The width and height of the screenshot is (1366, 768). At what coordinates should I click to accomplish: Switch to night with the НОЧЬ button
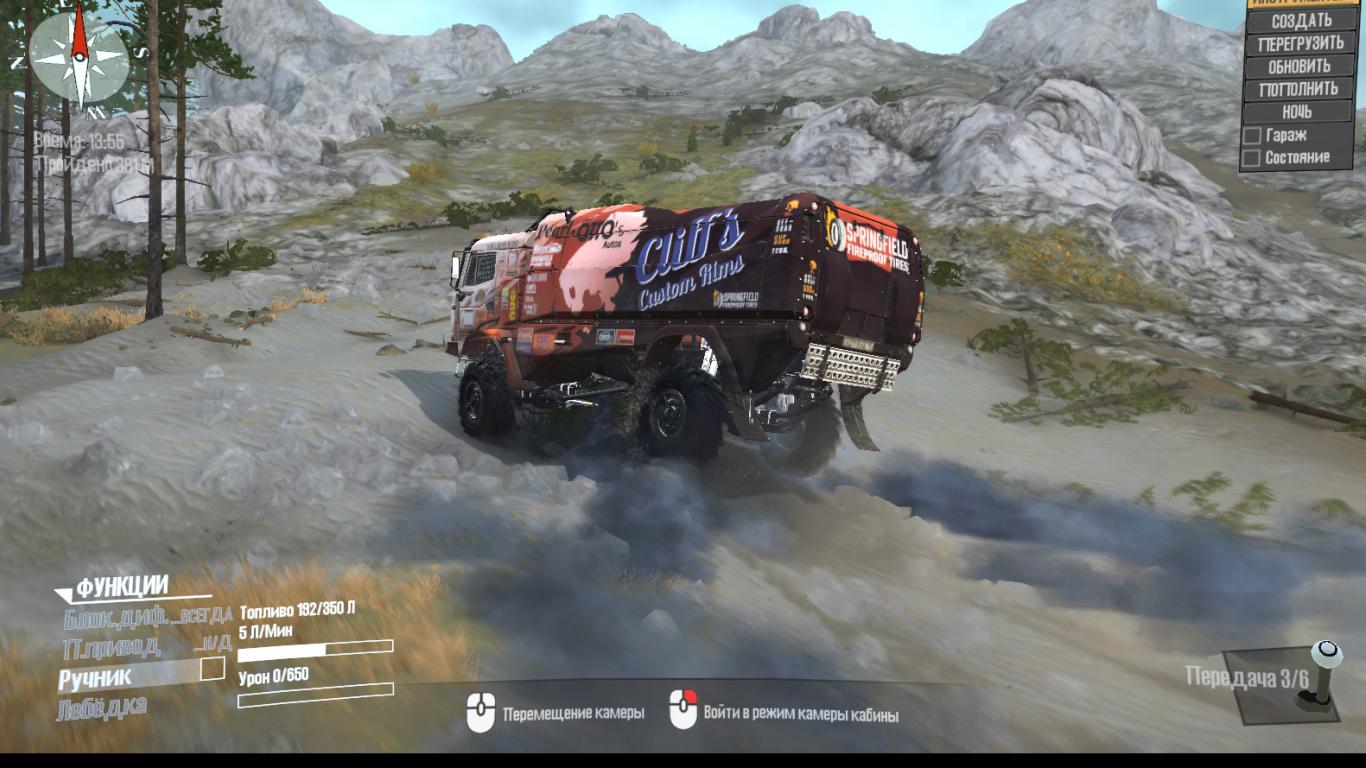coord(1297,112)
